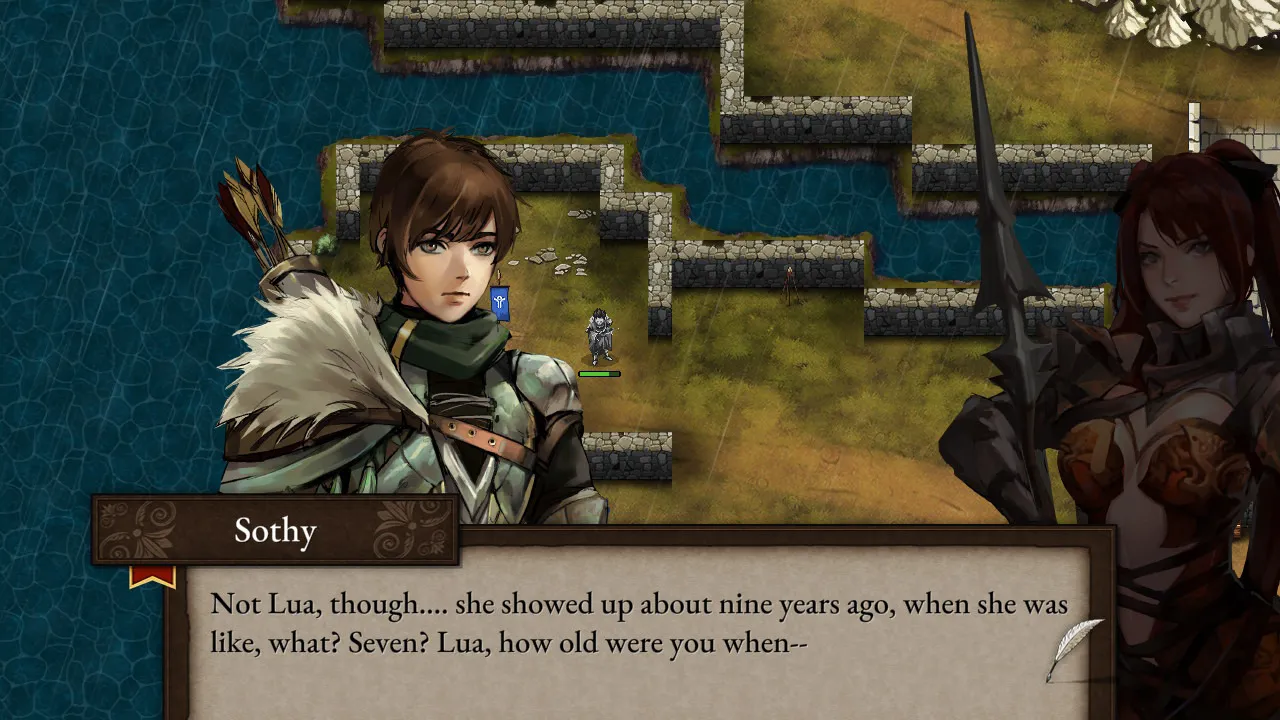Viewport: 1280px width, 720px height.
Task: Click the feather quill to continue dialogue
Action: 1074,648
